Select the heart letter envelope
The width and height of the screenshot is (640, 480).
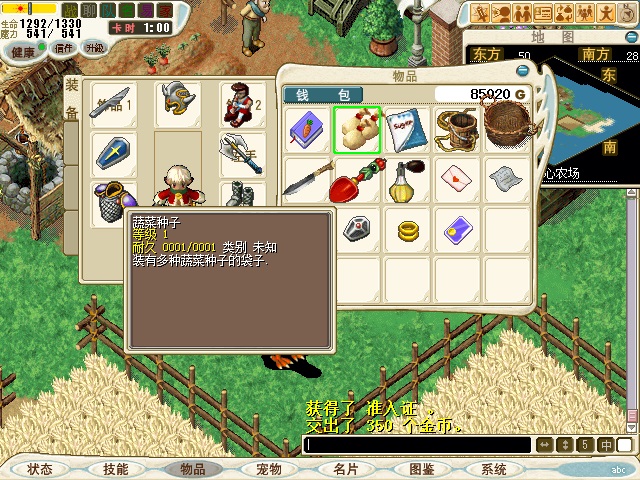457,180
